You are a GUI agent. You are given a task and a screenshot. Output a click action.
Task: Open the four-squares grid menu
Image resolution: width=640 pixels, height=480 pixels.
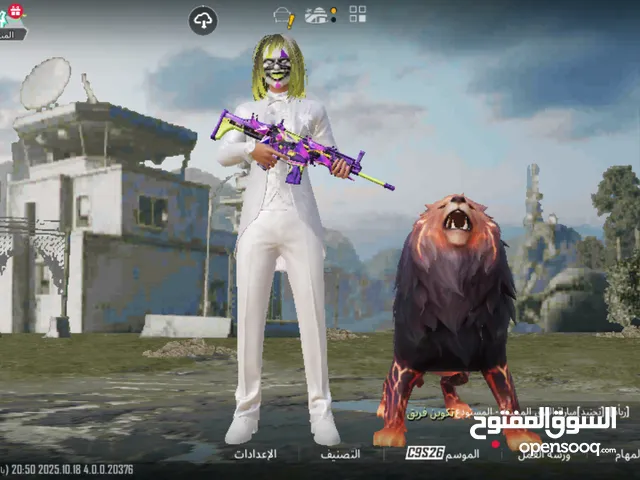(357, 14)
